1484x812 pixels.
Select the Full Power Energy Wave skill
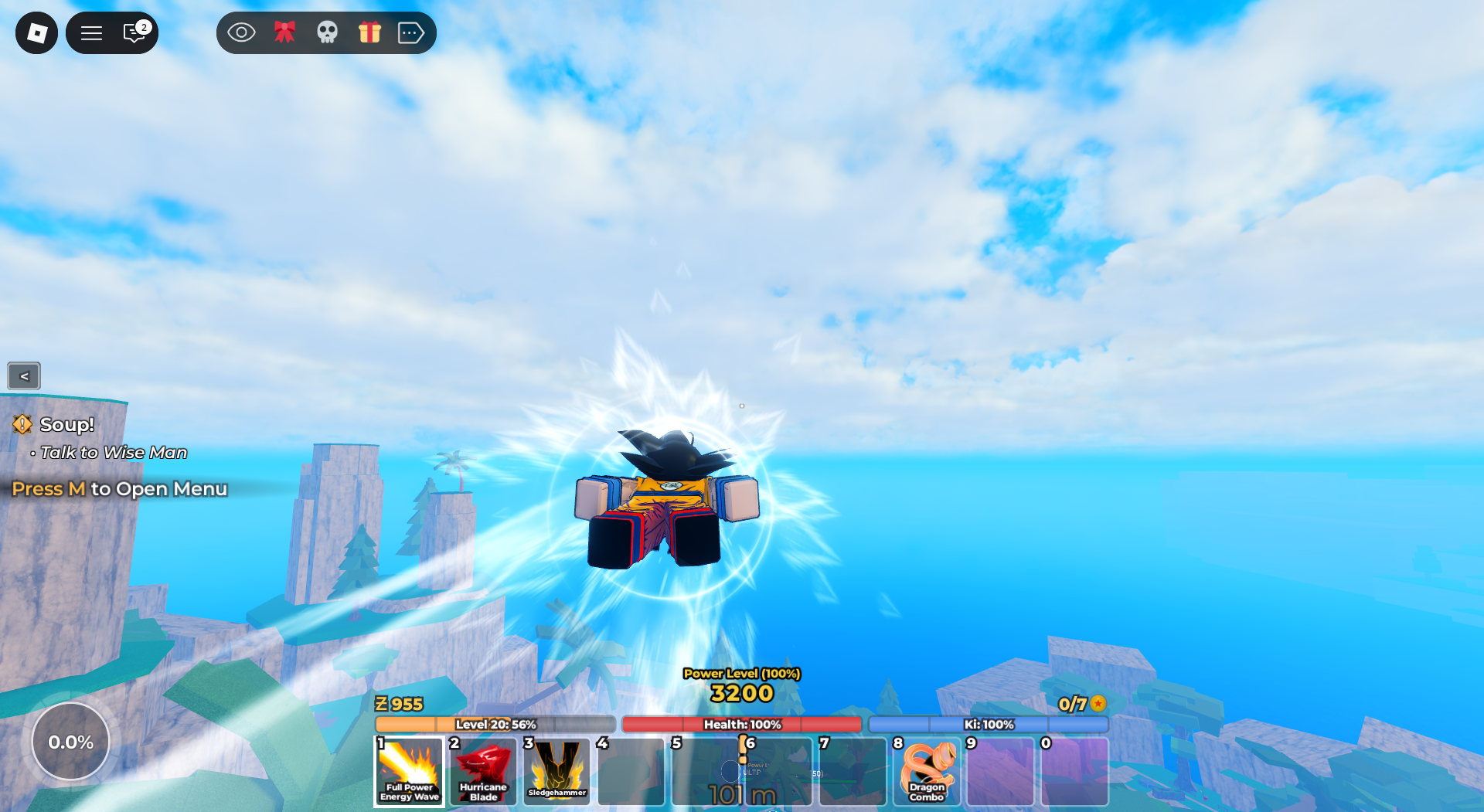(409, 772)
